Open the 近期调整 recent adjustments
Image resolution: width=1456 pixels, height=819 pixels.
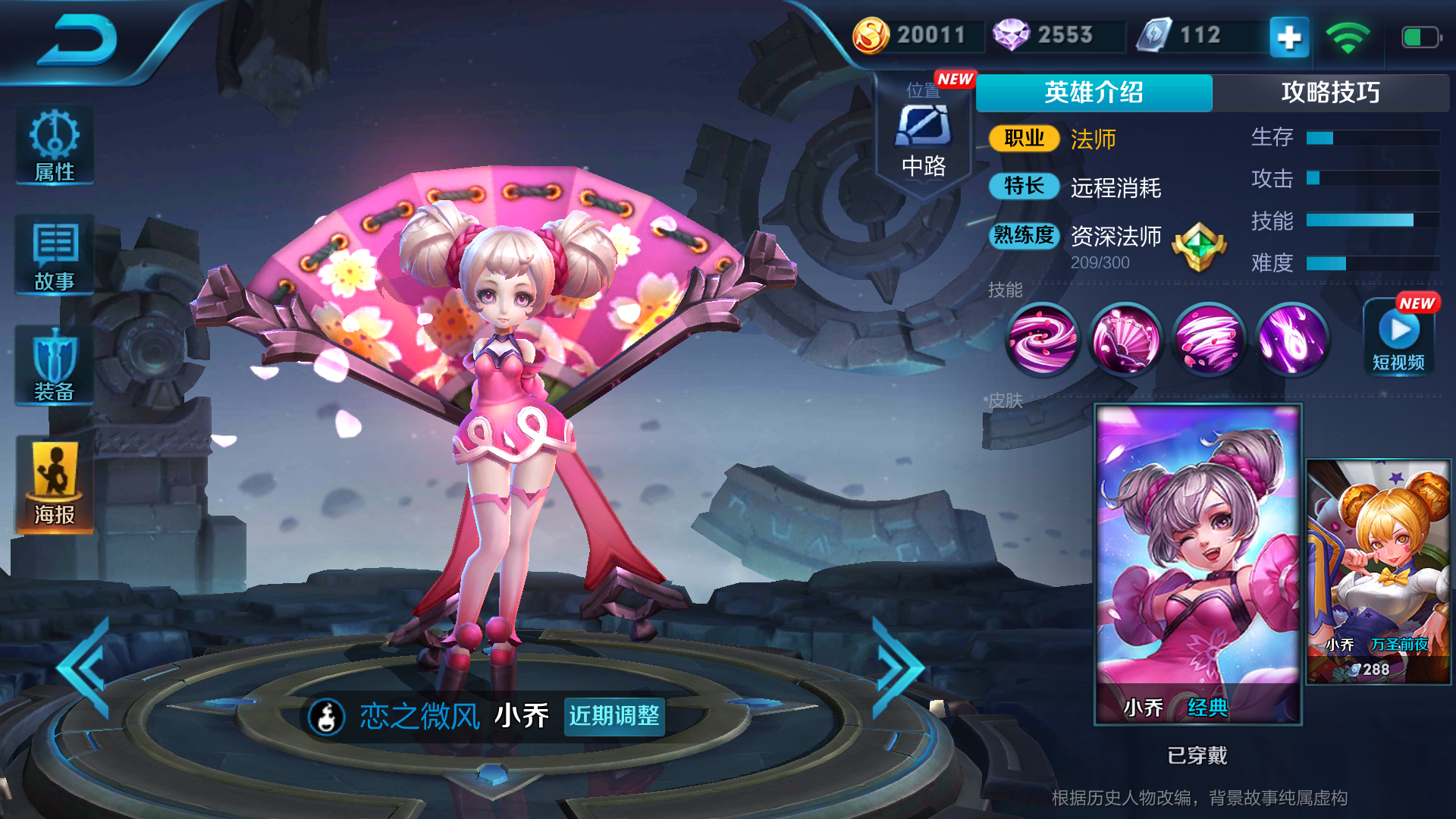click(614, 716)
